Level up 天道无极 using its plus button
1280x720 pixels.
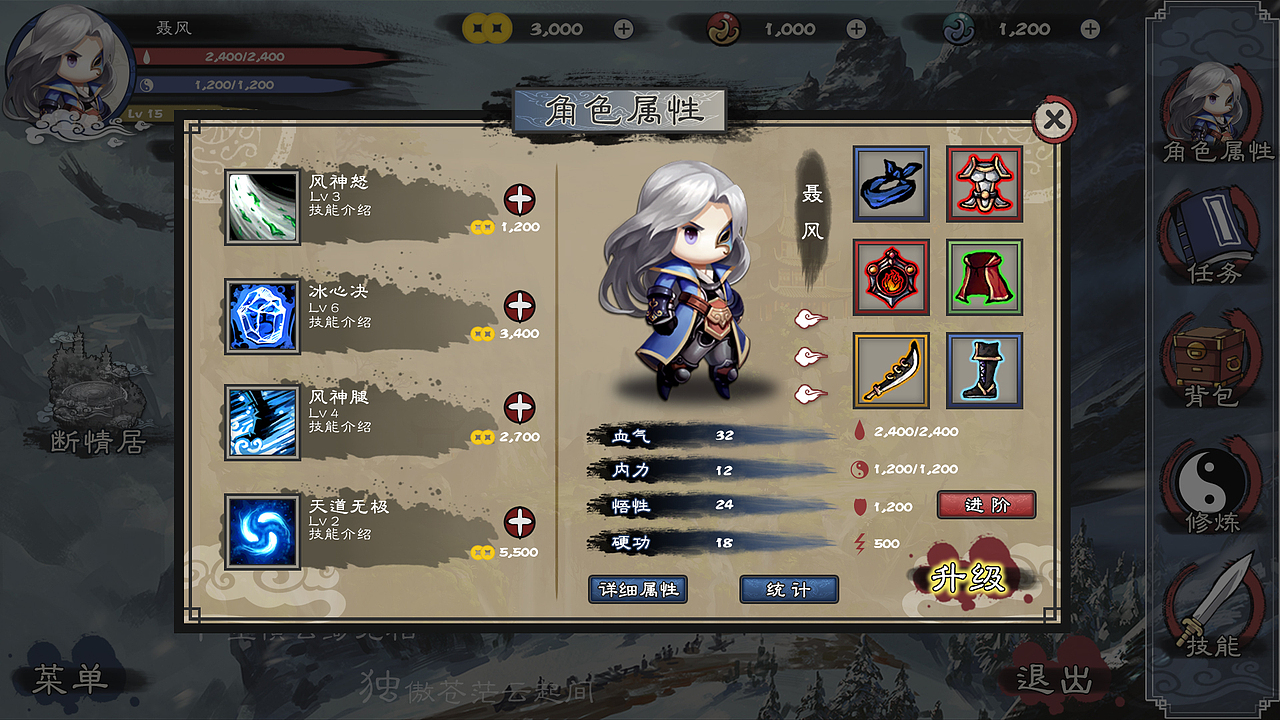(519, 522)
